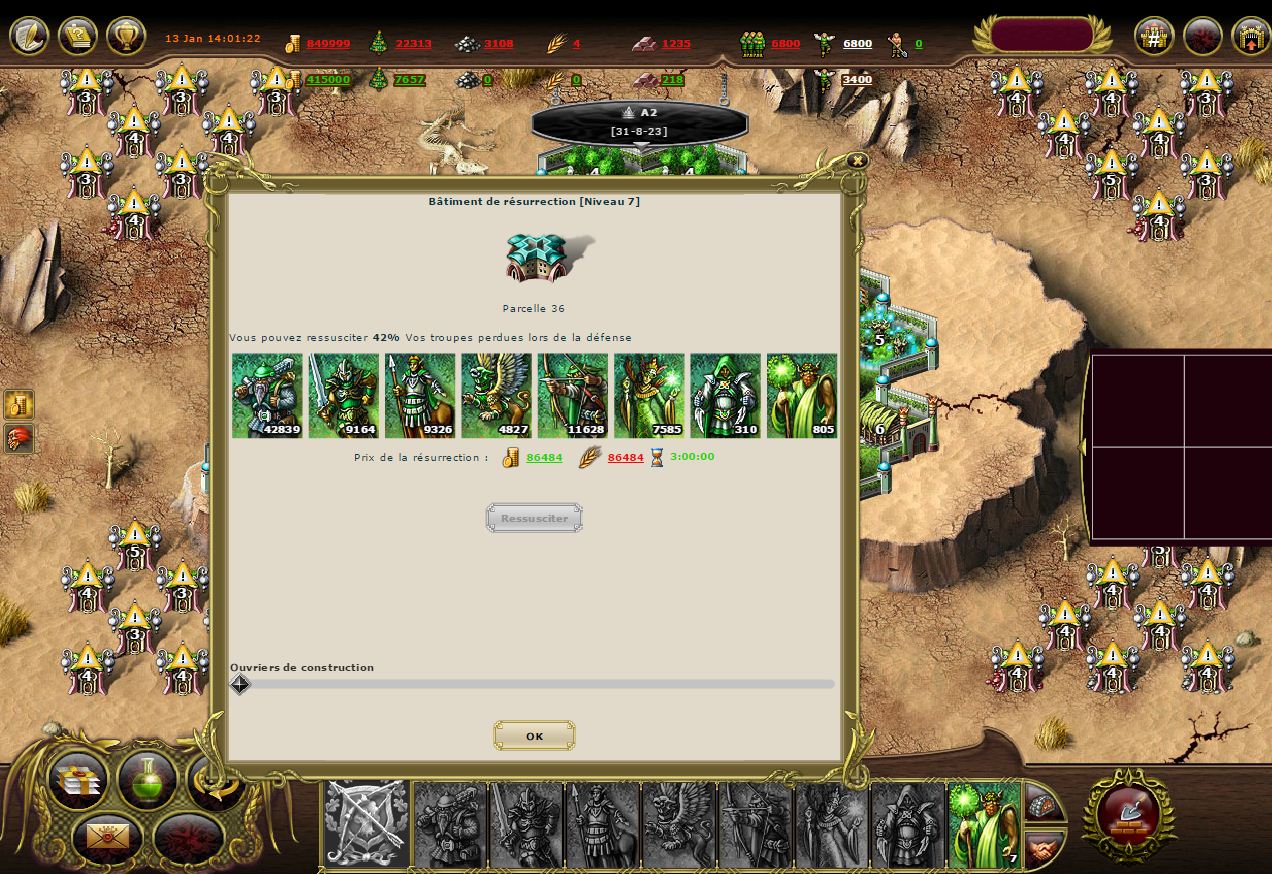
Task: Open the green potion flask menu
Action: point(147,779)
